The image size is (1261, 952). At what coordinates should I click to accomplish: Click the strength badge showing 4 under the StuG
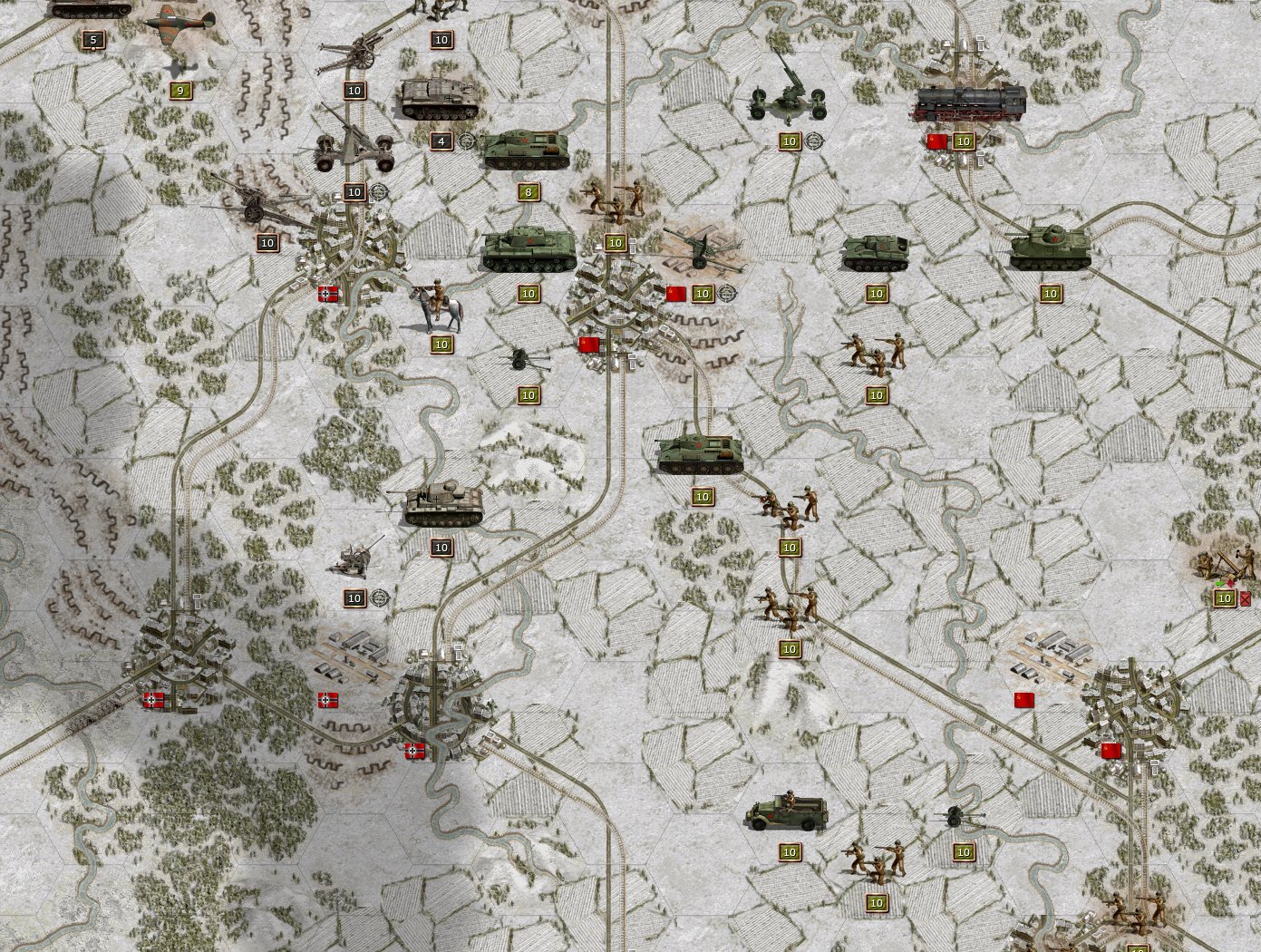(441, 141)
